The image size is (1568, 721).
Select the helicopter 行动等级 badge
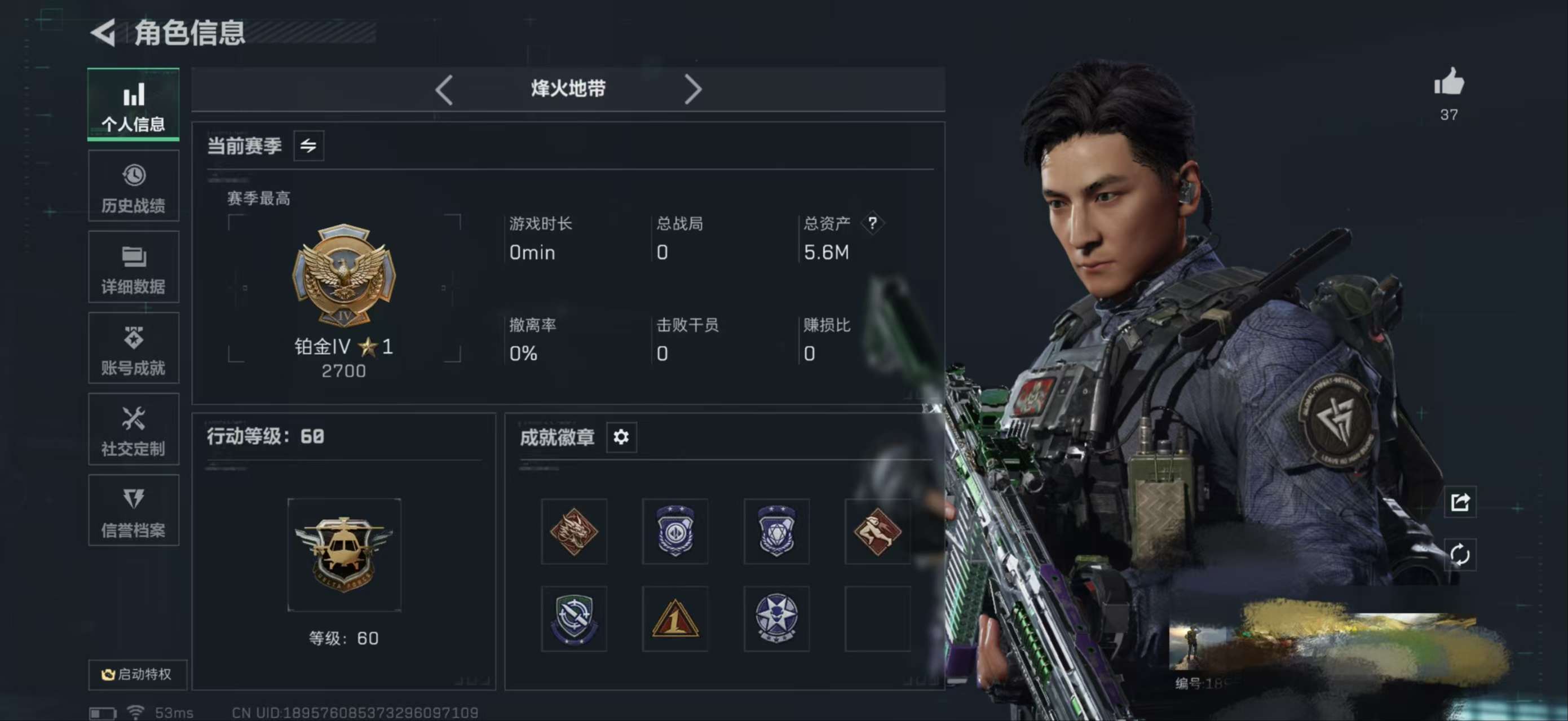(x=344, y=554)
